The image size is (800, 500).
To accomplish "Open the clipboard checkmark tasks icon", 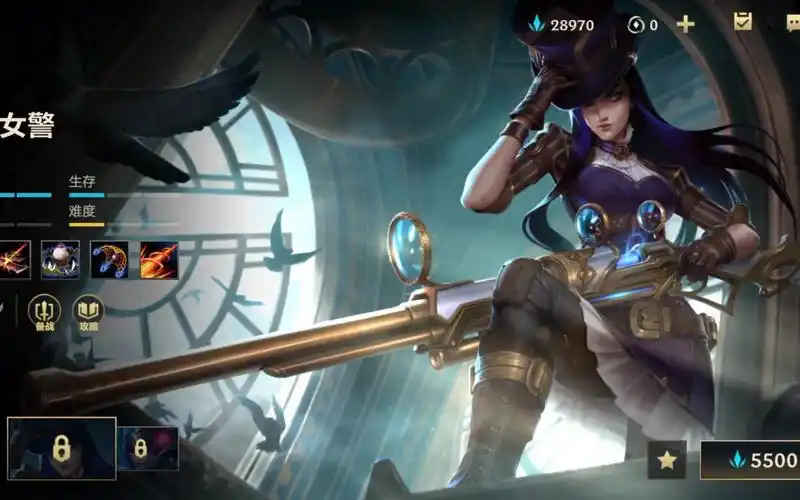I will [x=743, y=21].
